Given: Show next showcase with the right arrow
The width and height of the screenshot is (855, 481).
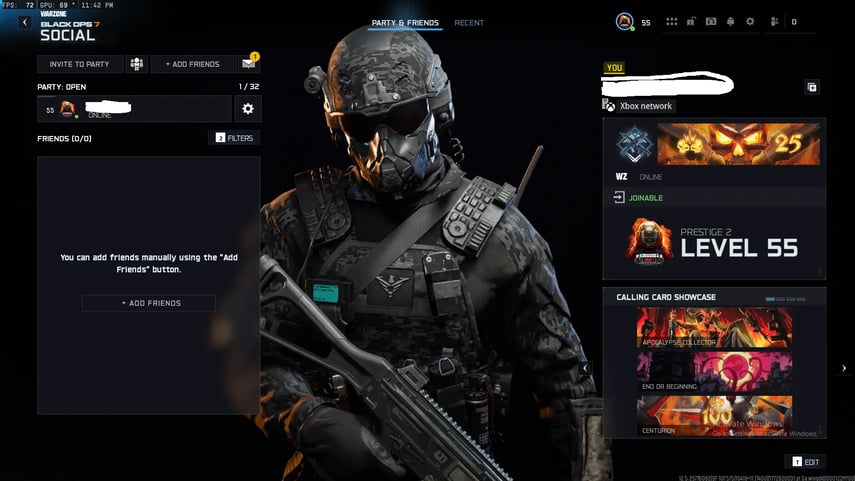Looking at the screenshot, I should point(844,368).
